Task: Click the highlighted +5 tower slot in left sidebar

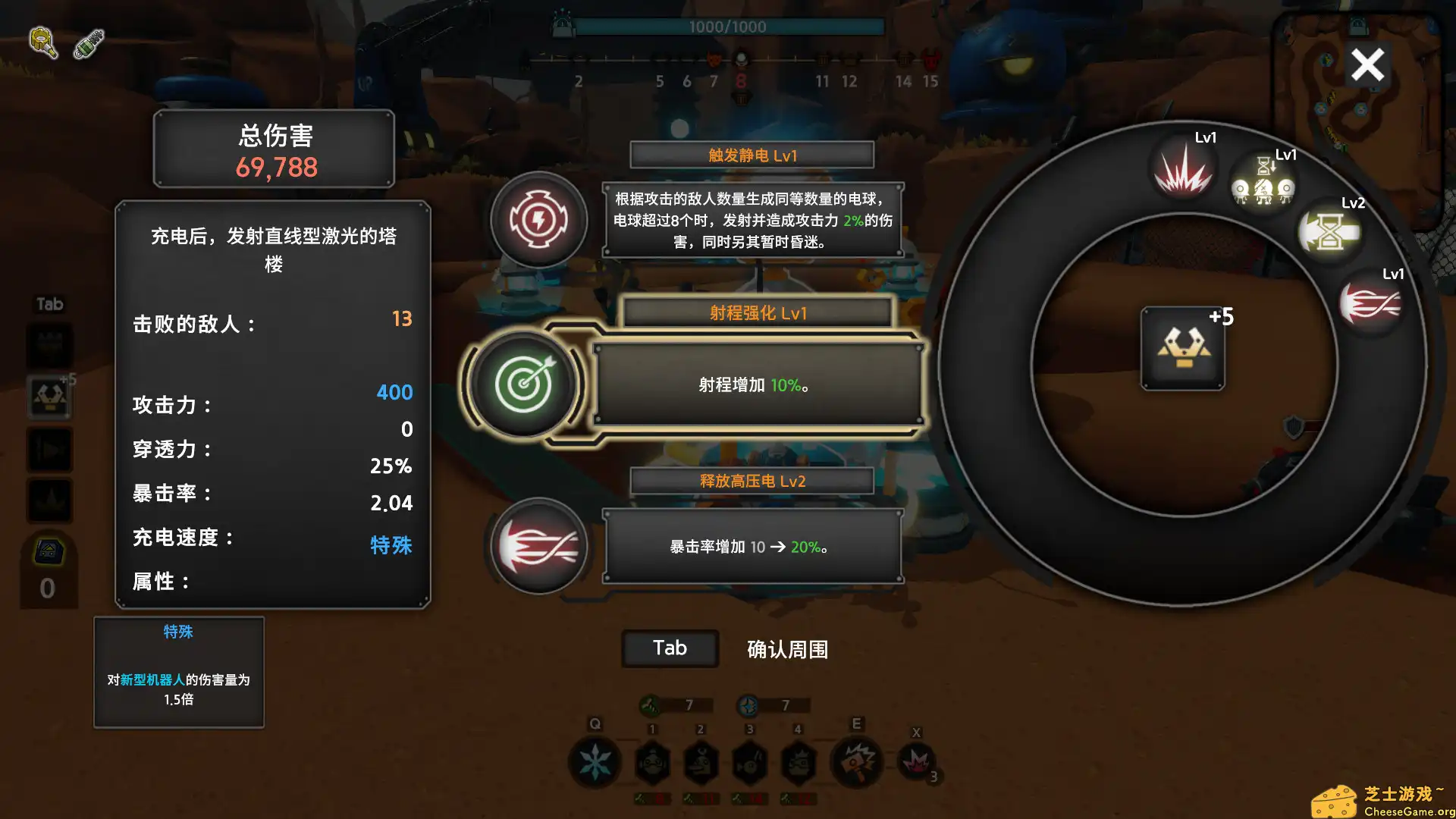Action: (x=49, y=395)
